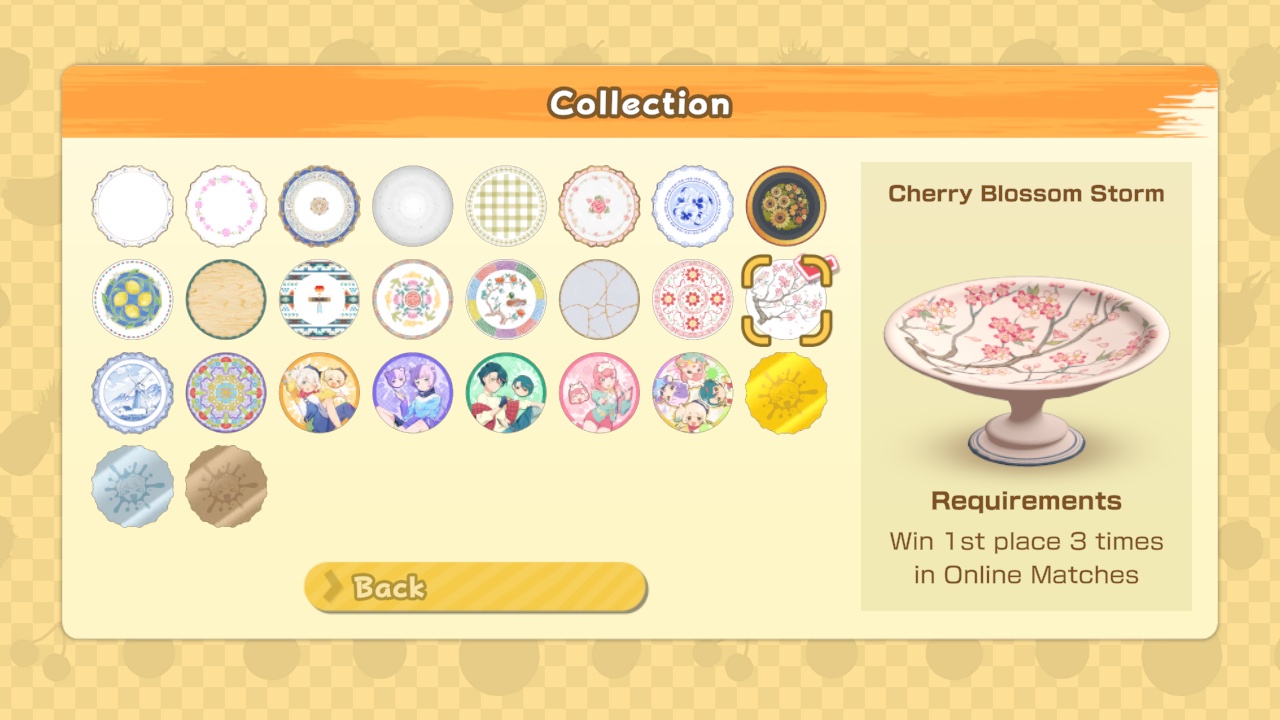
Task: Pick the wooden plate design
Action: point(226,299)
